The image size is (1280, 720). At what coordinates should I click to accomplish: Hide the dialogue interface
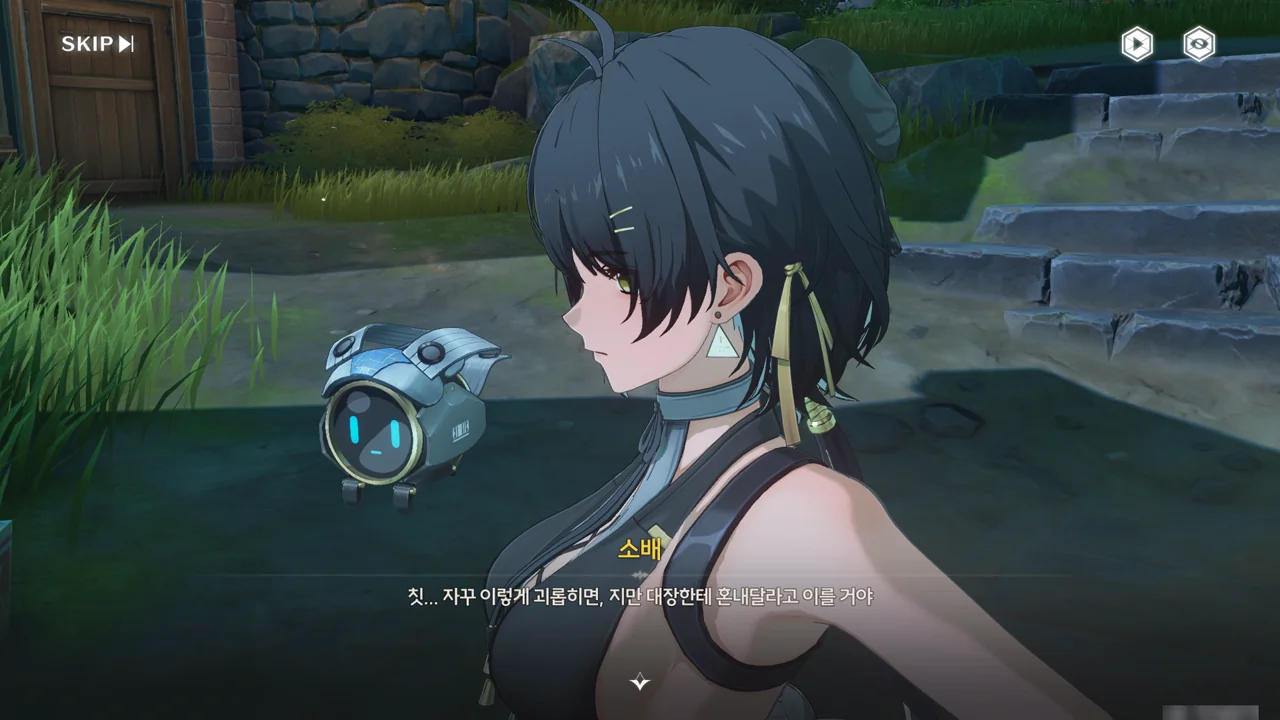tap(1199, 44)
